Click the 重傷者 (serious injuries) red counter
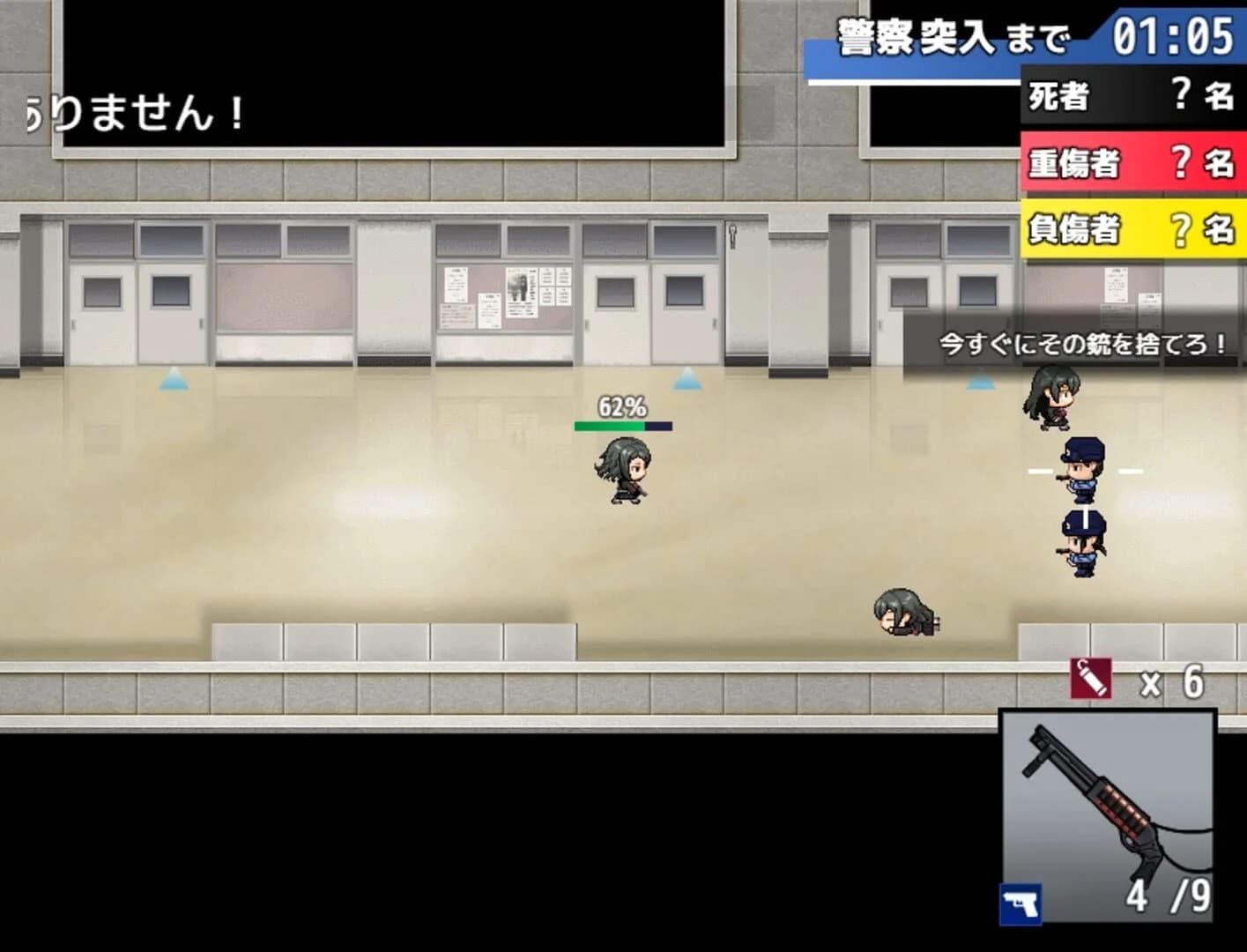 click(1132, 164)
